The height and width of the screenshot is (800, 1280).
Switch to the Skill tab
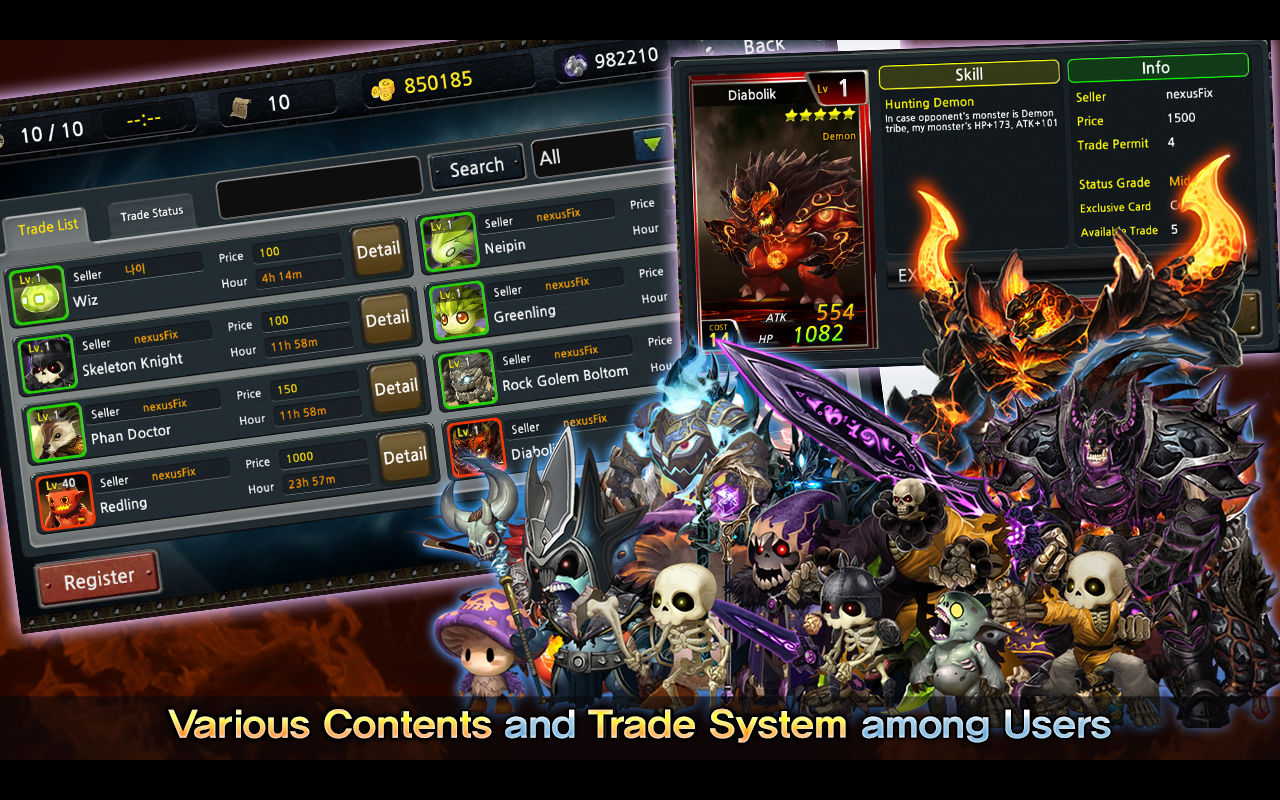tap(968, 74)
